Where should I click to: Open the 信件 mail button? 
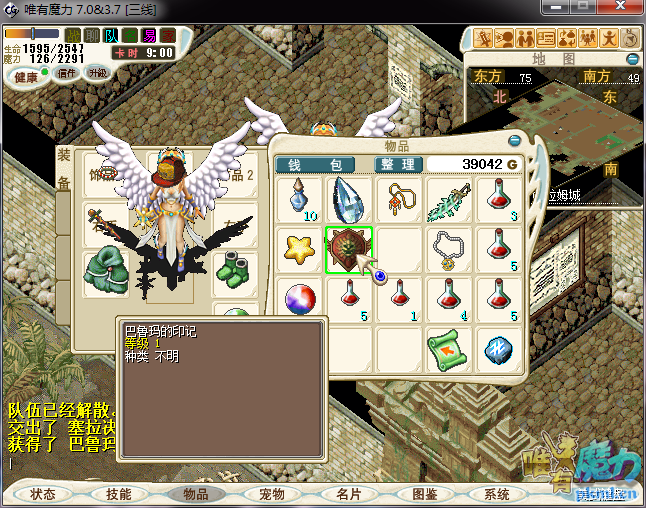point(67,73)
